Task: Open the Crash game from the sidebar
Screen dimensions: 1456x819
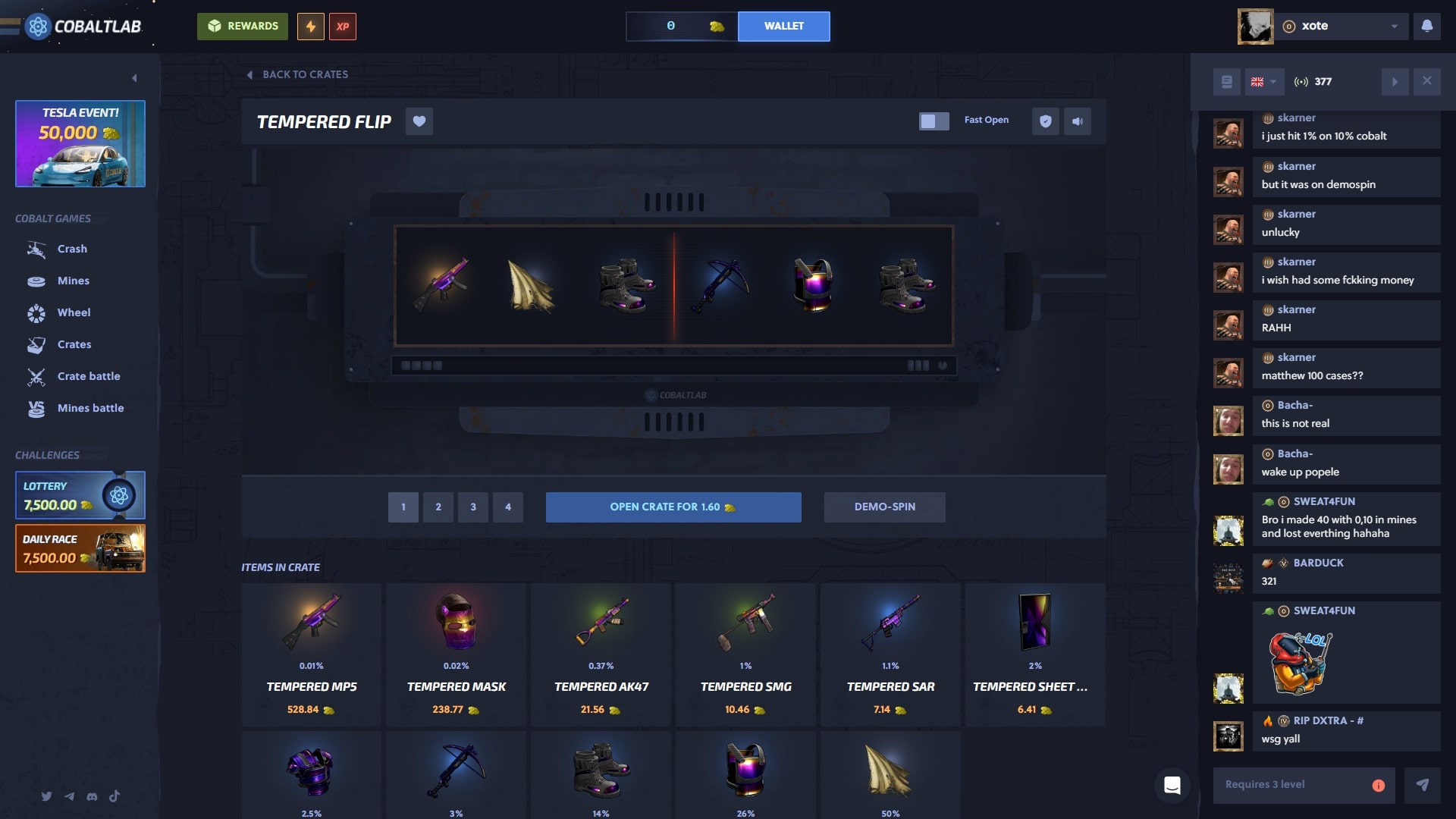Action: click(72, 249)
